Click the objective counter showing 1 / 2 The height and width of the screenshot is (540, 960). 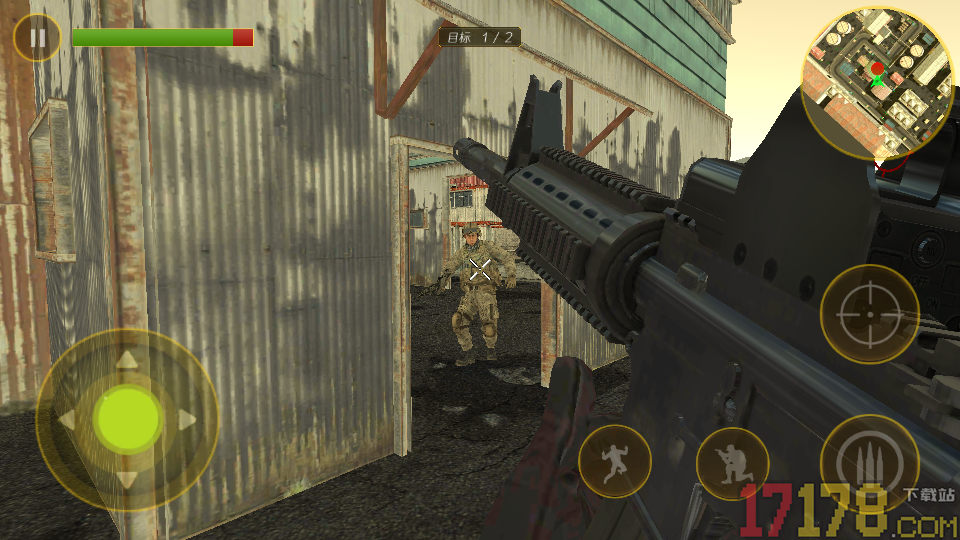coord(480,38)
